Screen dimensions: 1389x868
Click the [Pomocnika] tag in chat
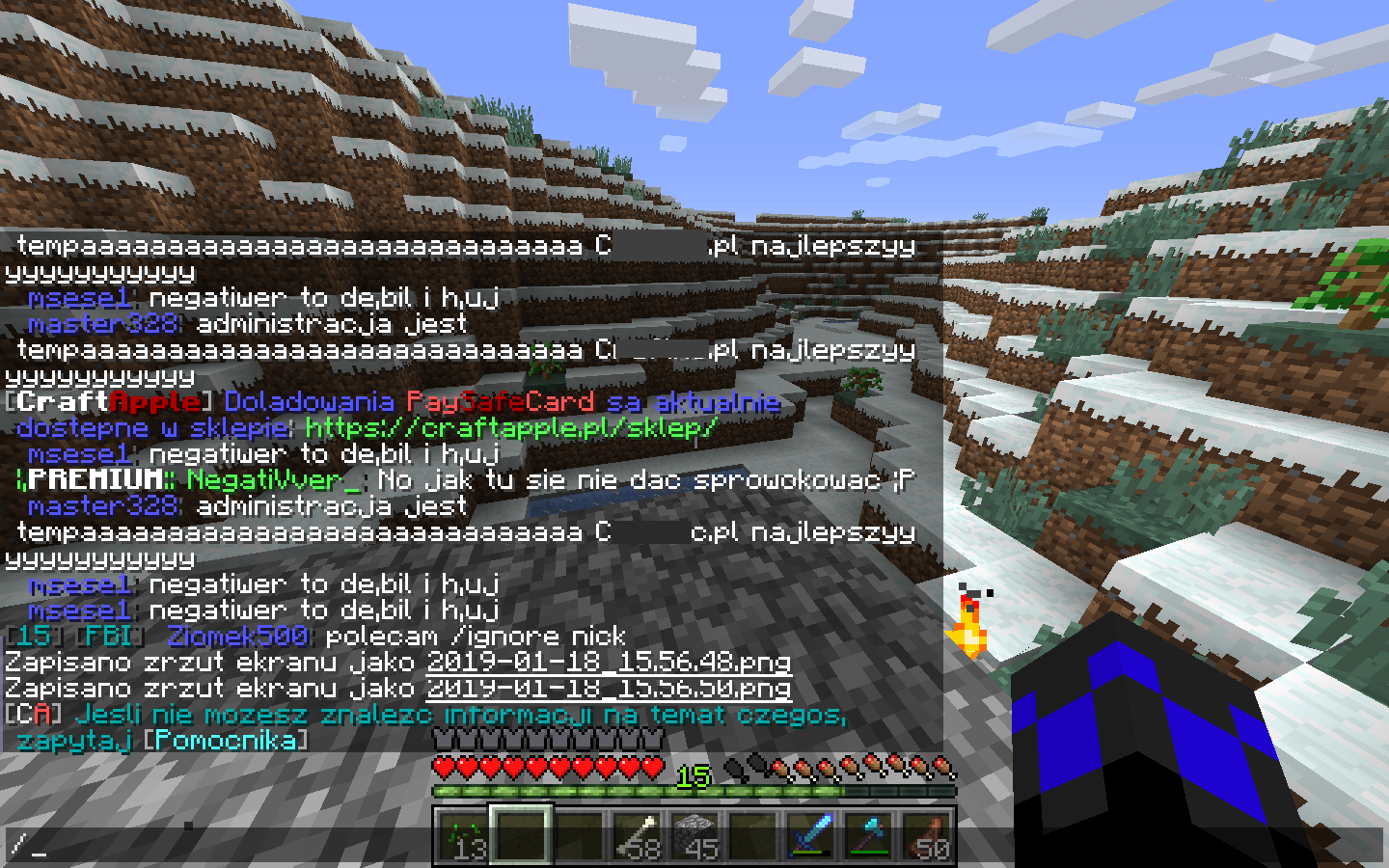226,740
